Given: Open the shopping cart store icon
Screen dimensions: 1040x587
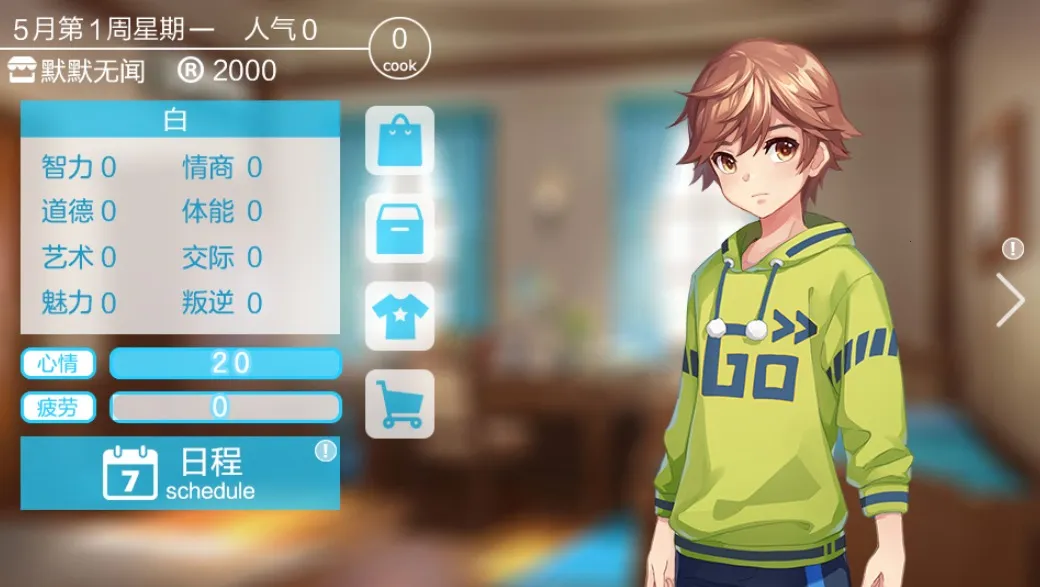Looking at the screenshot, I should 399,404.
